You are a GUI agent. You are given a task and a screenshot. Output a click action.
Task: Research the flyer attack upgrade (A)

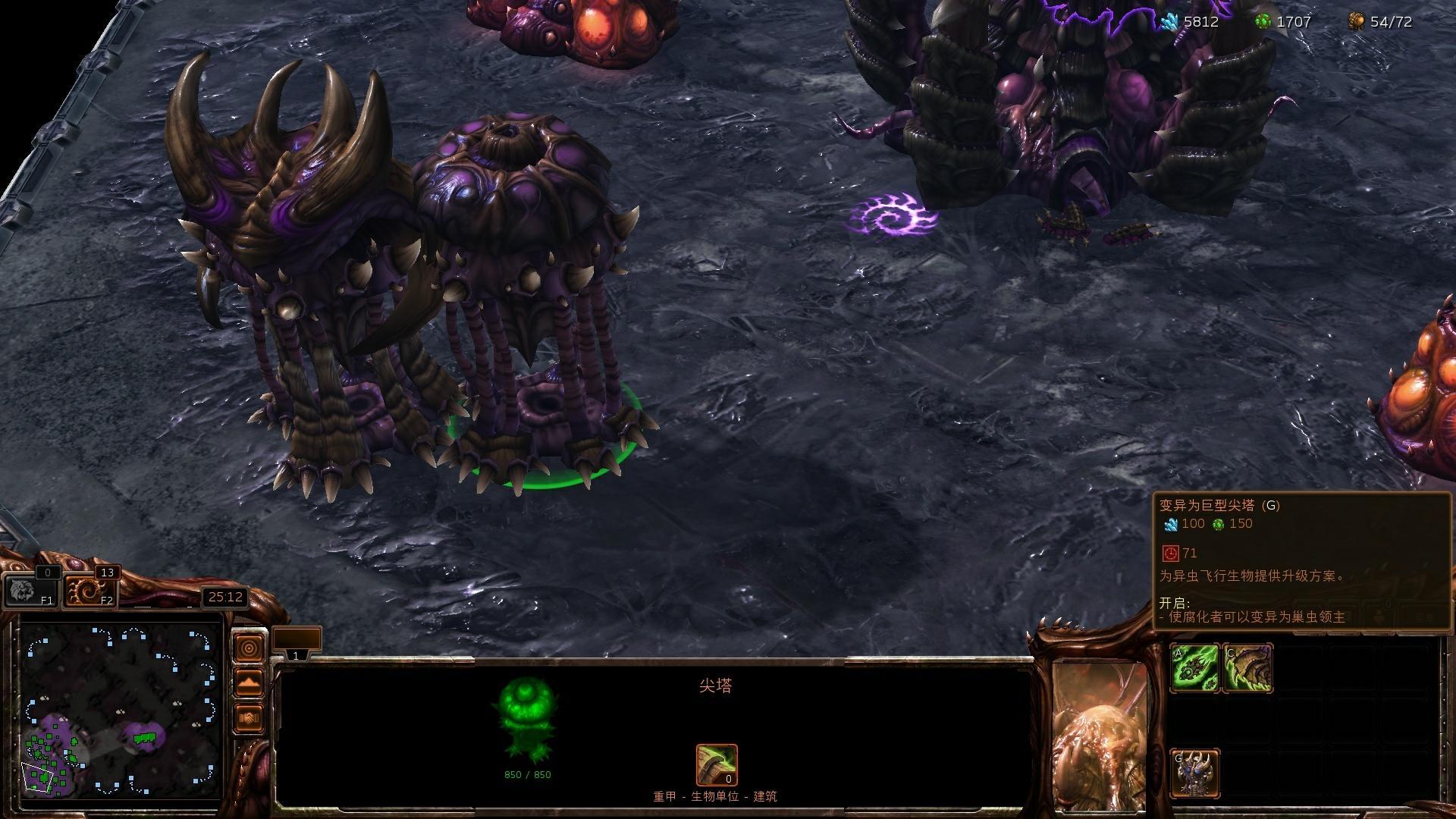coord(1195,668)
